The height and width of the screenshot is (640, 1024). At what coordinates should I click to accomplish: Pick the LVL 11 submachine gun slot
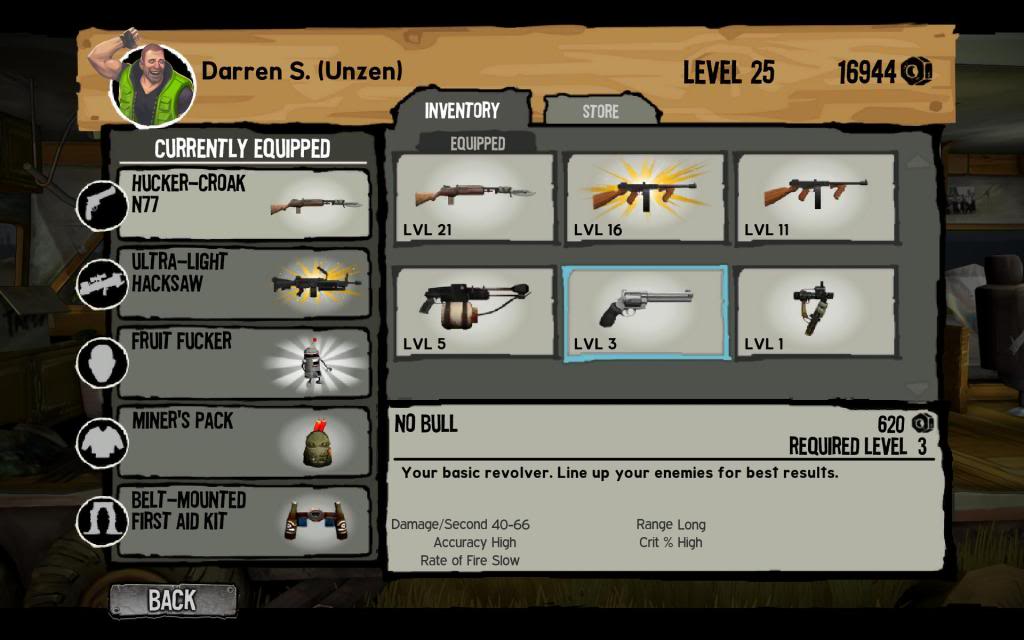pos(815,197)
